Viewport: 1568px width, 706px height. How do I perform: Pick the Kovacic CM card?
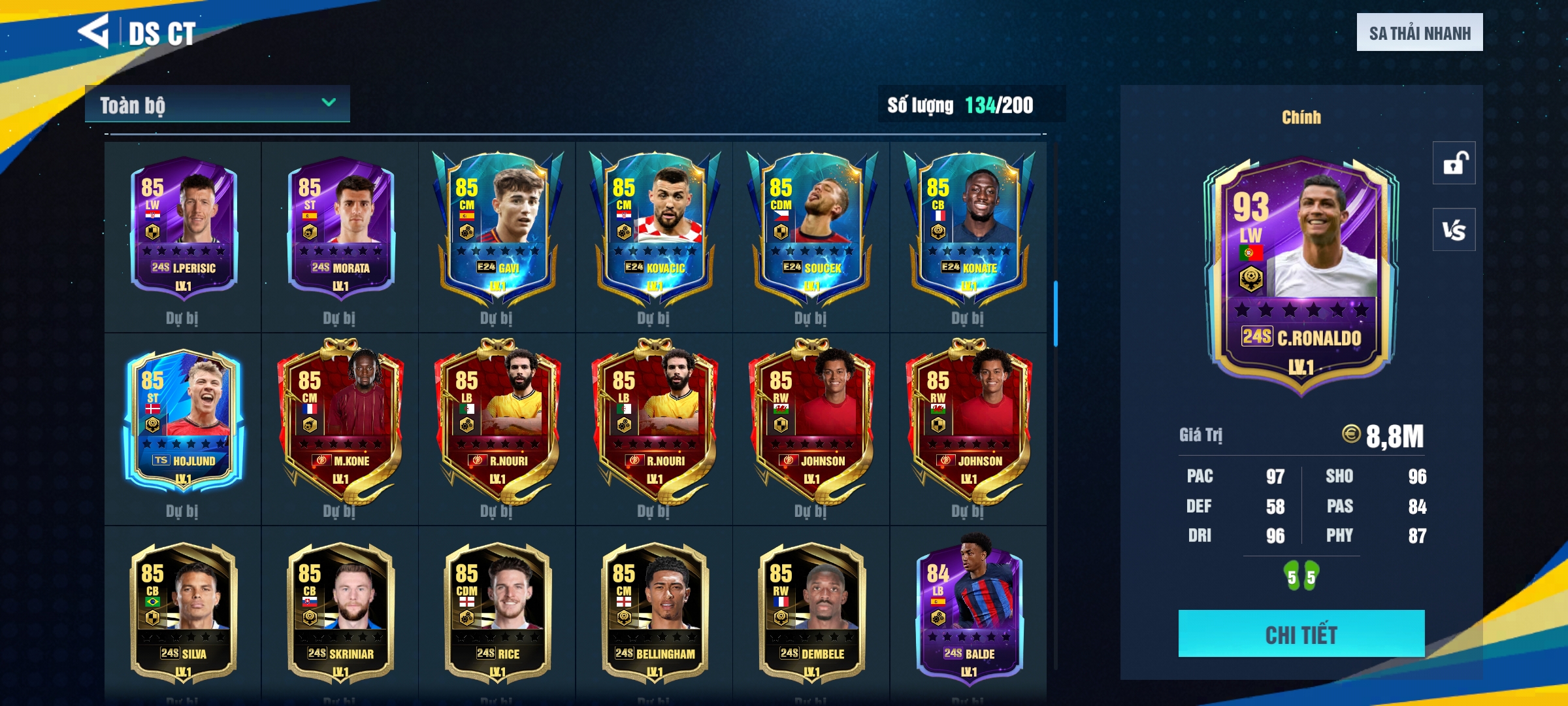(655, 229)
